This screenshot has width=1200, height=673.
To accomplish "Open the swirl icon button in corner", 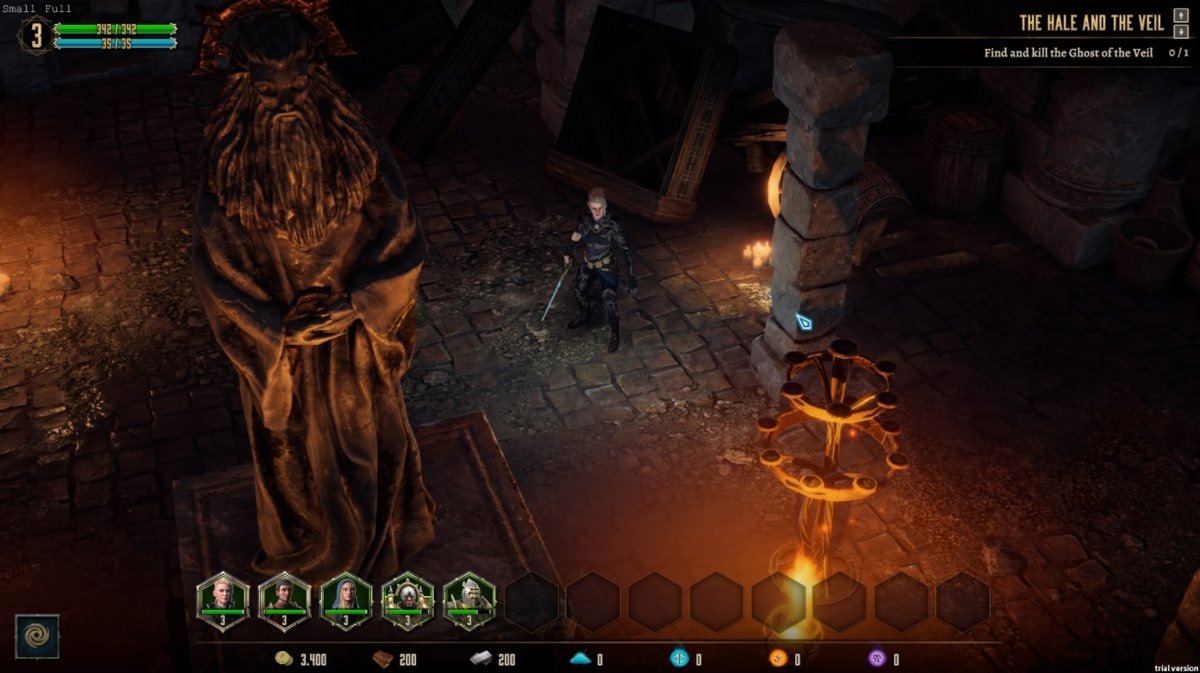I will click(37, 636).
